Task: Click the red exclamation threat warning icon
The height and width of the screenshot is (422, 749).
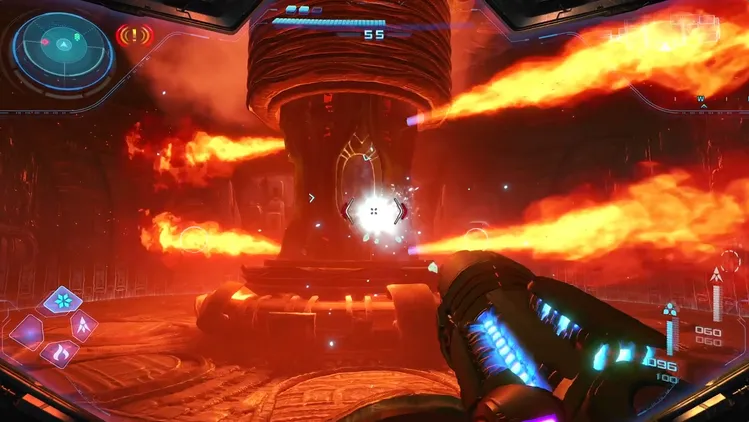Action: coord(133,37)
